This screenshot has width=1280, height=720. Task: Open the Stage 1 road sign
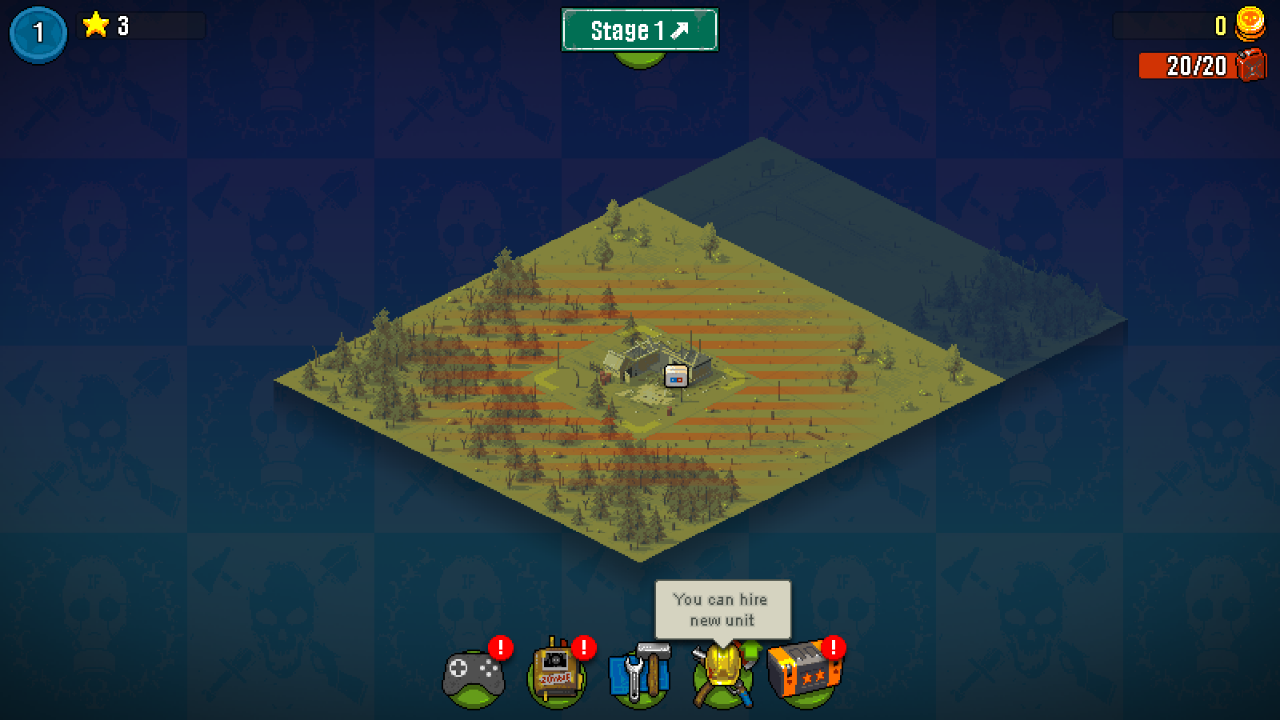pos(639,30)
